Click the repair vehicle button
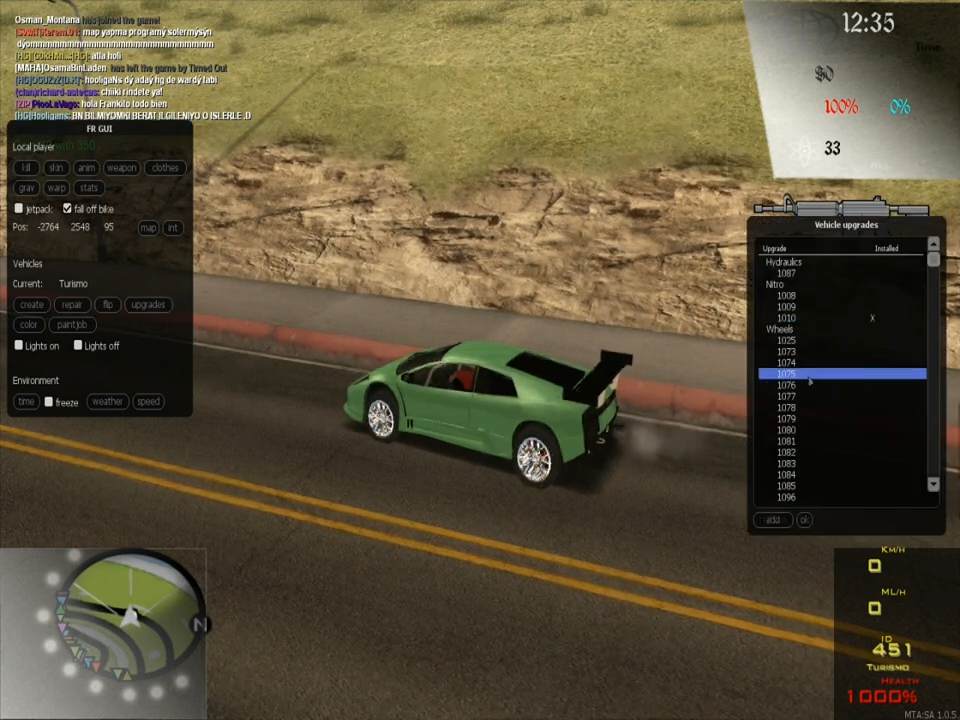The height and width of the screenshot is (720, 960). tap(72, 305)
